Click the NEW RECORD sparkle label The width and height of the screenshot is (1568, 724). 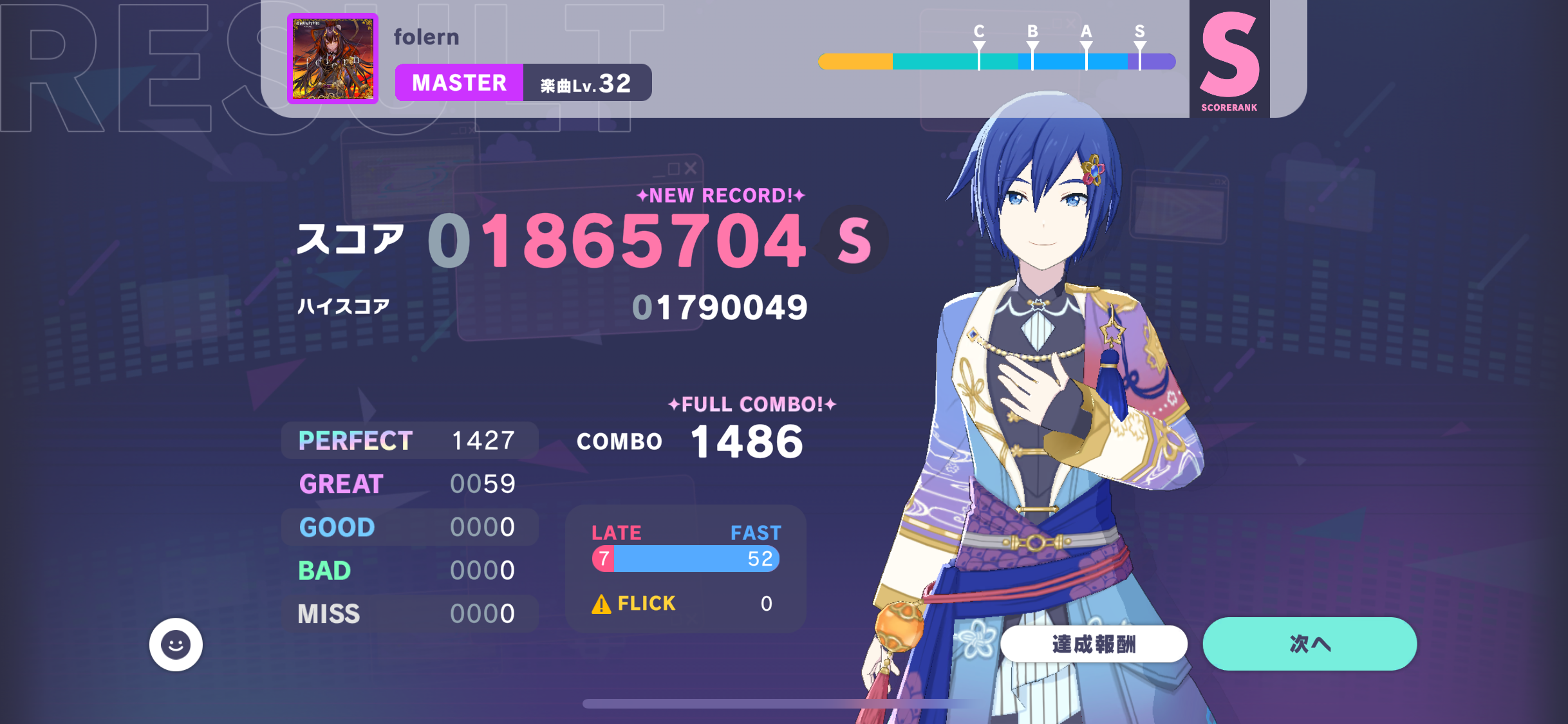[718, 195]
